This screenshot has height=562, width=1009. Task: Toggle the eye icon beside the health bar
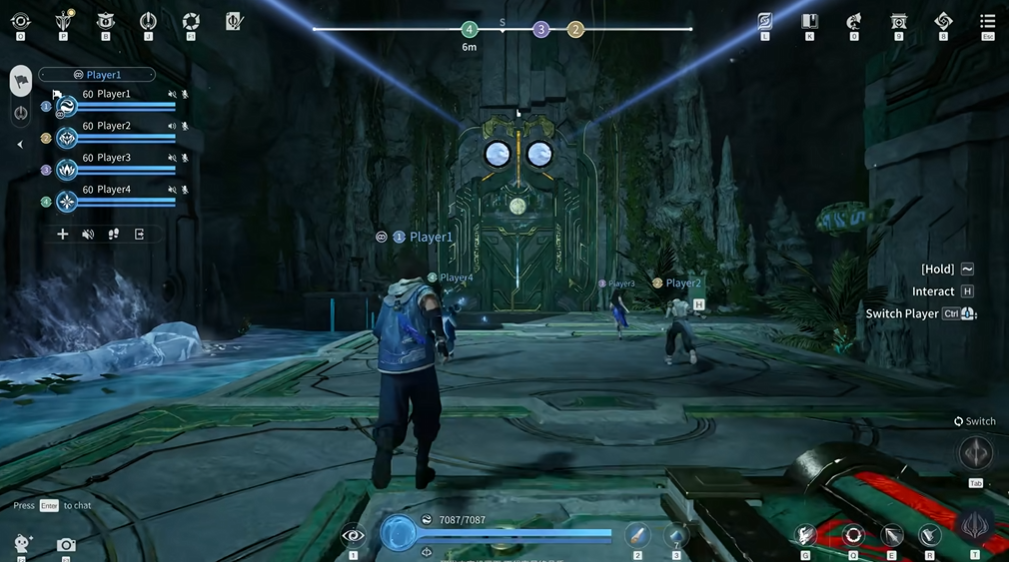click(353, 536)
